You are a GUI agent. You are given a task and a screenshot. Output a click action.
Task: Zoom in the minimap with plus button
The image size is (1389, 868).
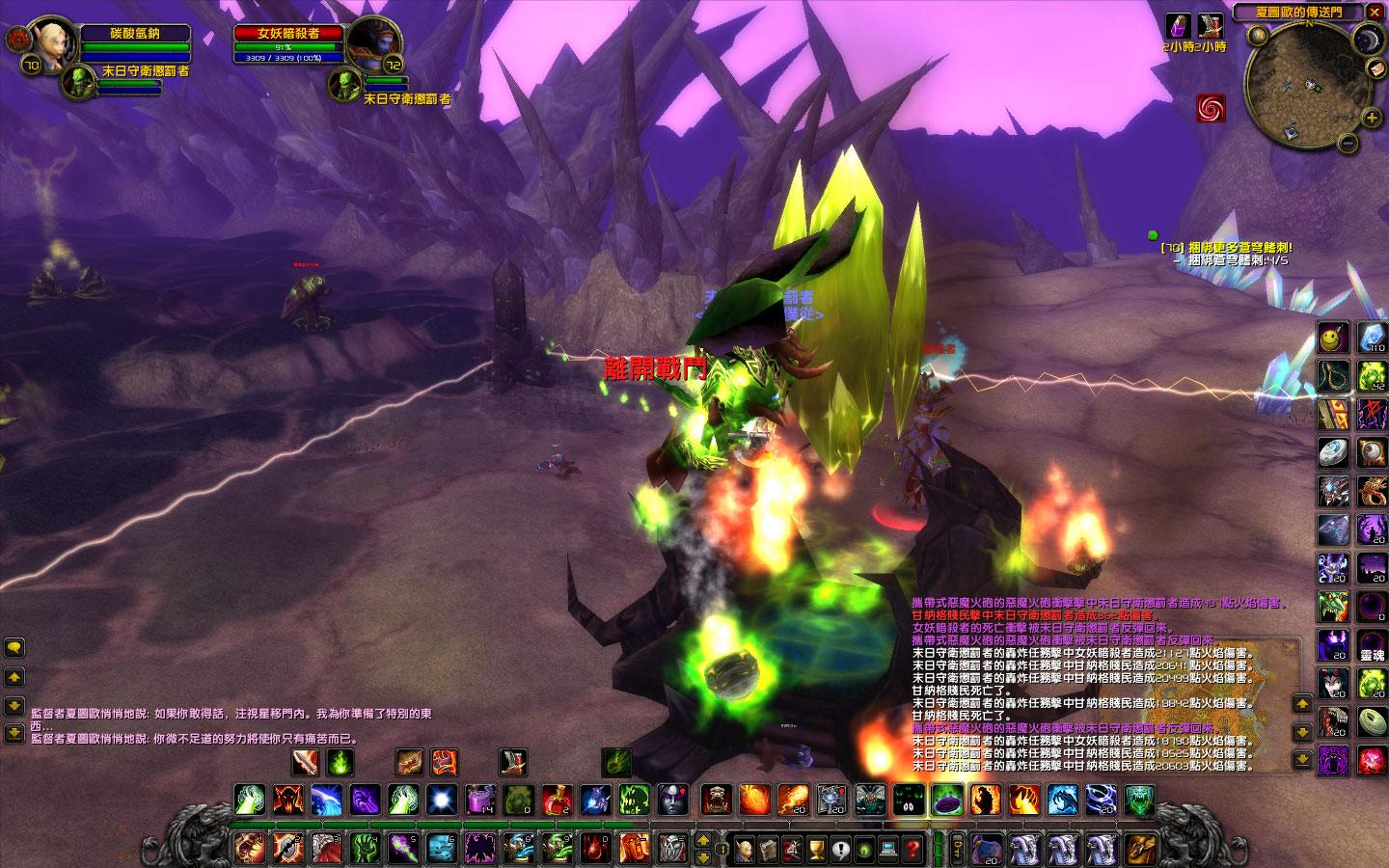tap(1372, 119)
